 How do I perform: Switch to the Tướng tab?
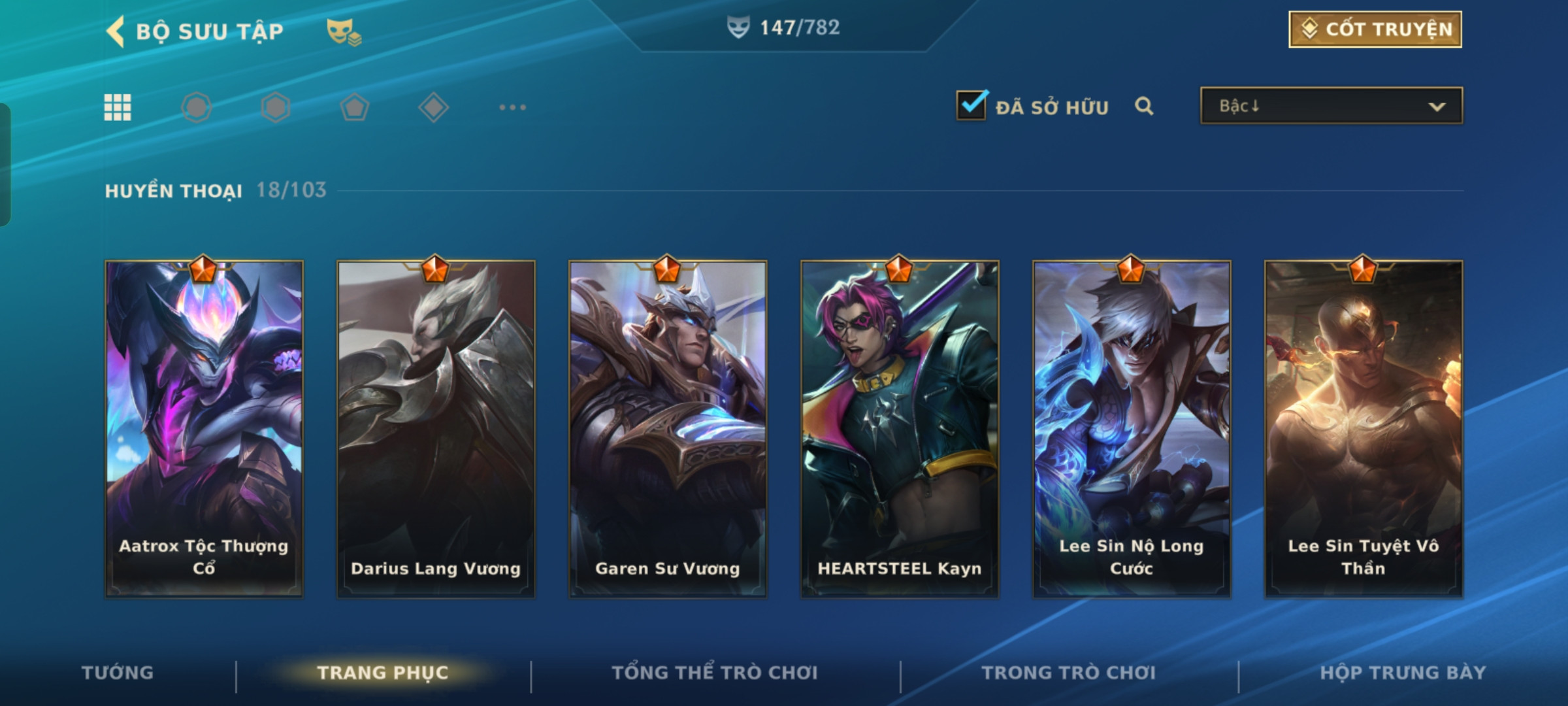pos(118,673)
